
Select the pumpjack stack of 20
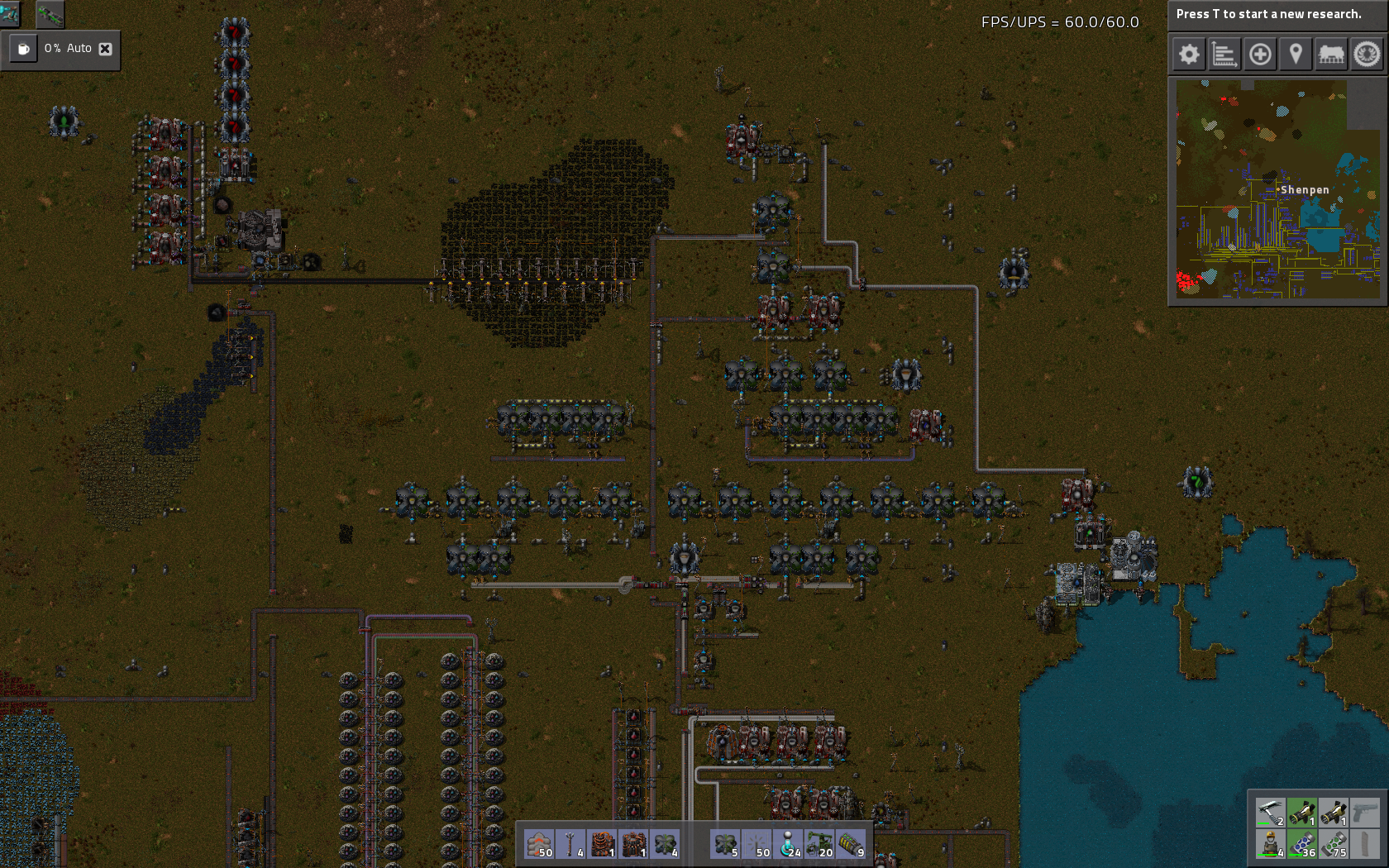click(819, 844)
